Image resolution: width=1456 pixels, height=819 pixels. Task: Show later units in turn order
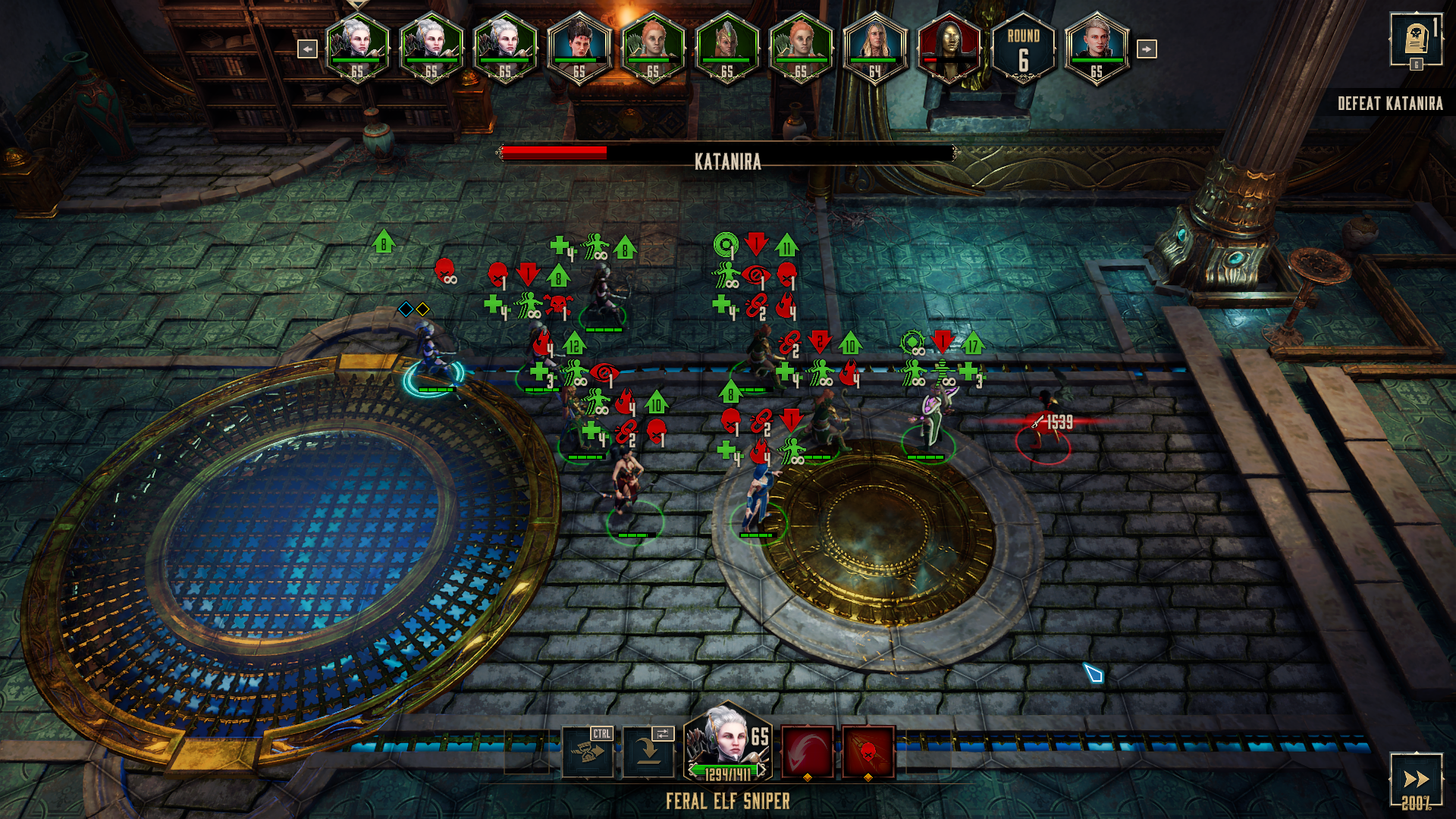coord(1146,49)
